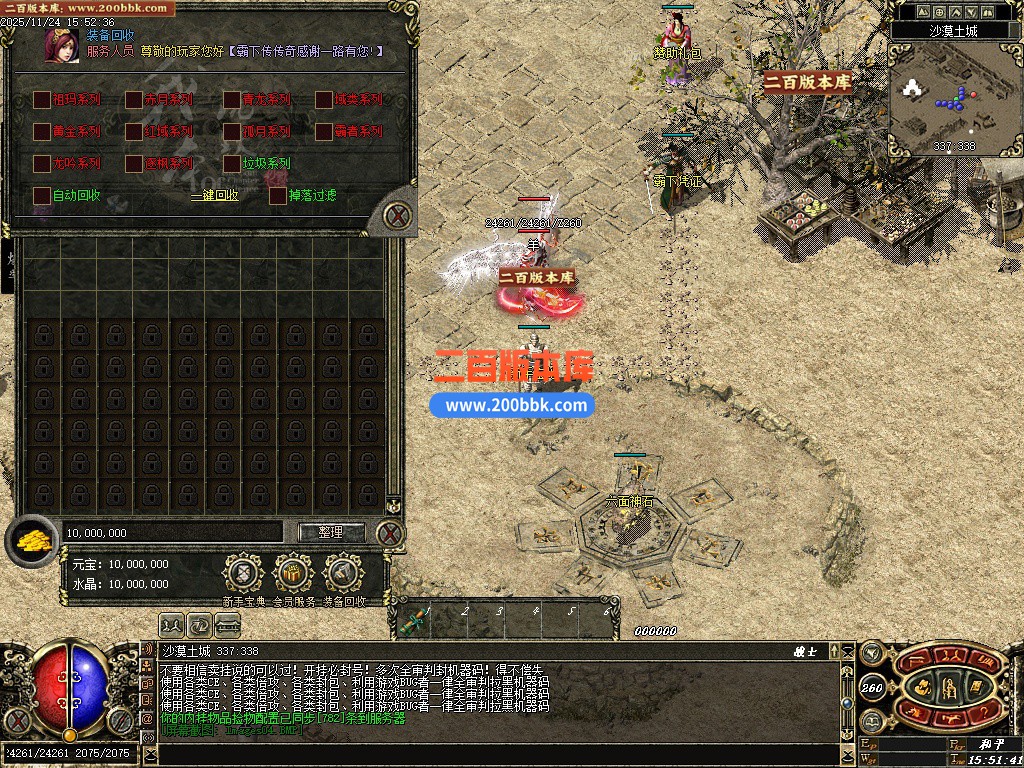Tick the 赤月系列 recycle checkbox
Screen dimensions: 1024x768
(134, 100)
